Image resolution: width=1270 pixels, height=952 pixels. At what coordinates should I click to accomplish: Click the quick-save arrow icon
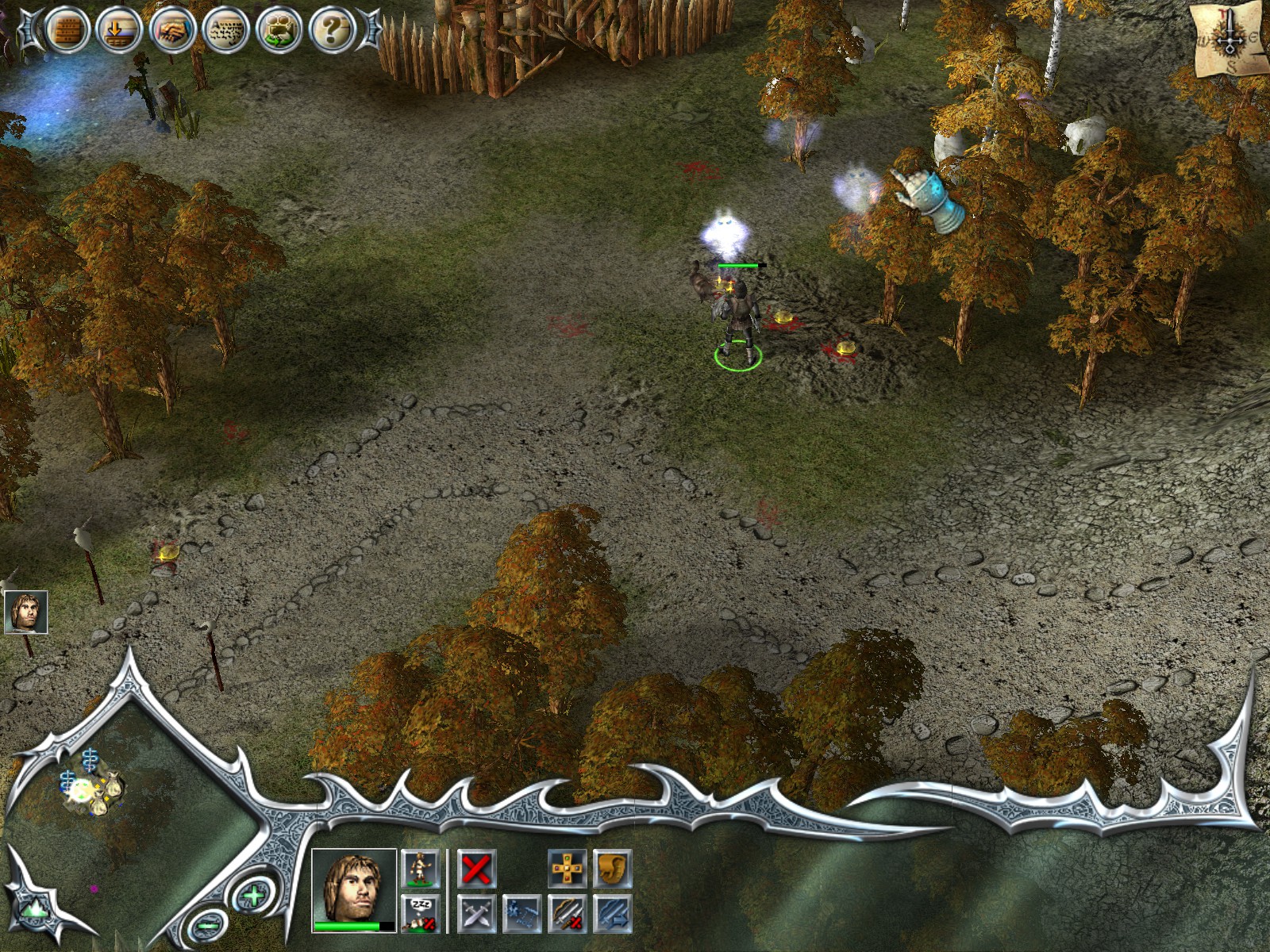(118, 30)
